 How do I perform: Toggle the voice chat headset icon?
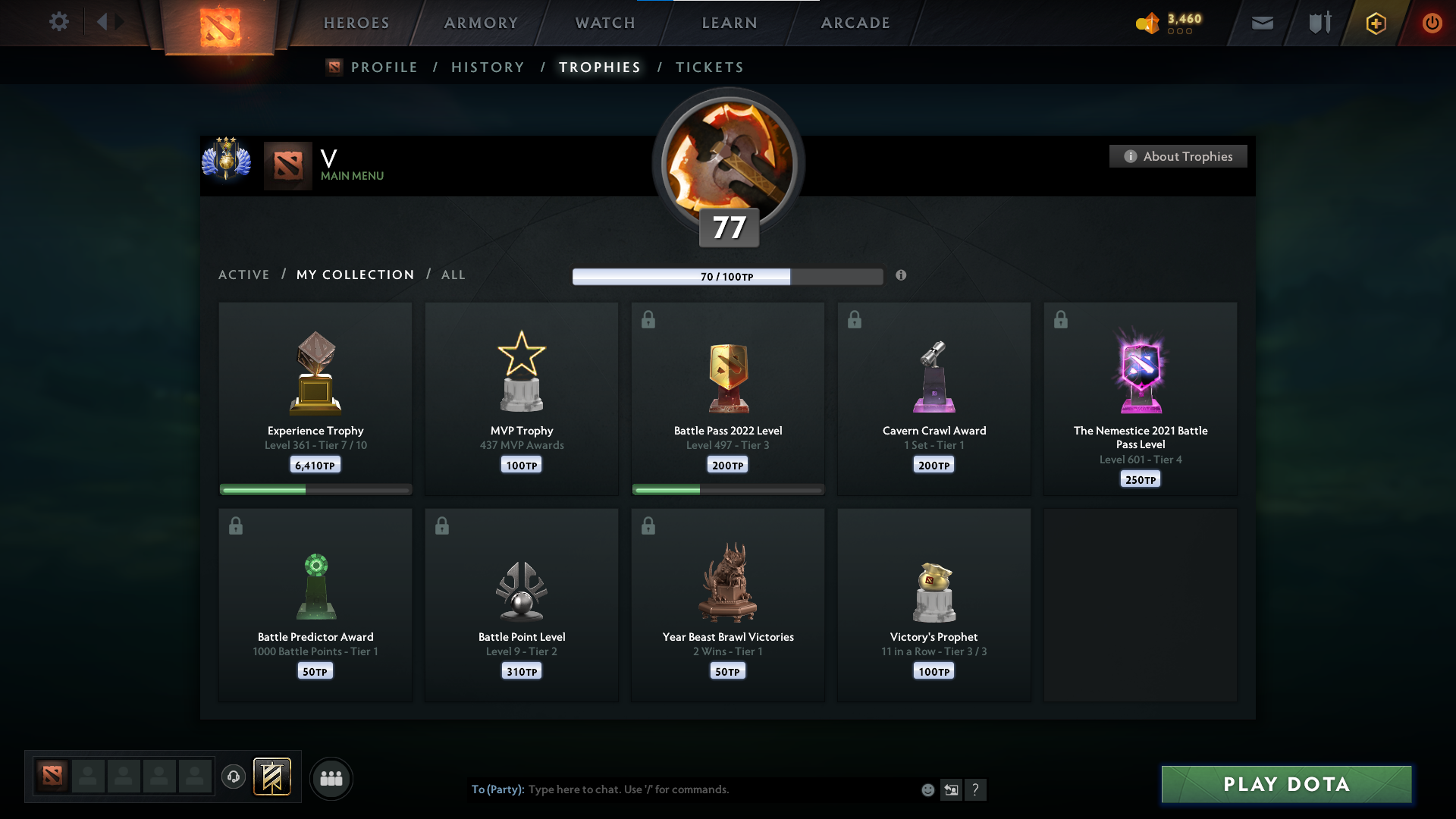pyautogui.click(x=234, y=778)
